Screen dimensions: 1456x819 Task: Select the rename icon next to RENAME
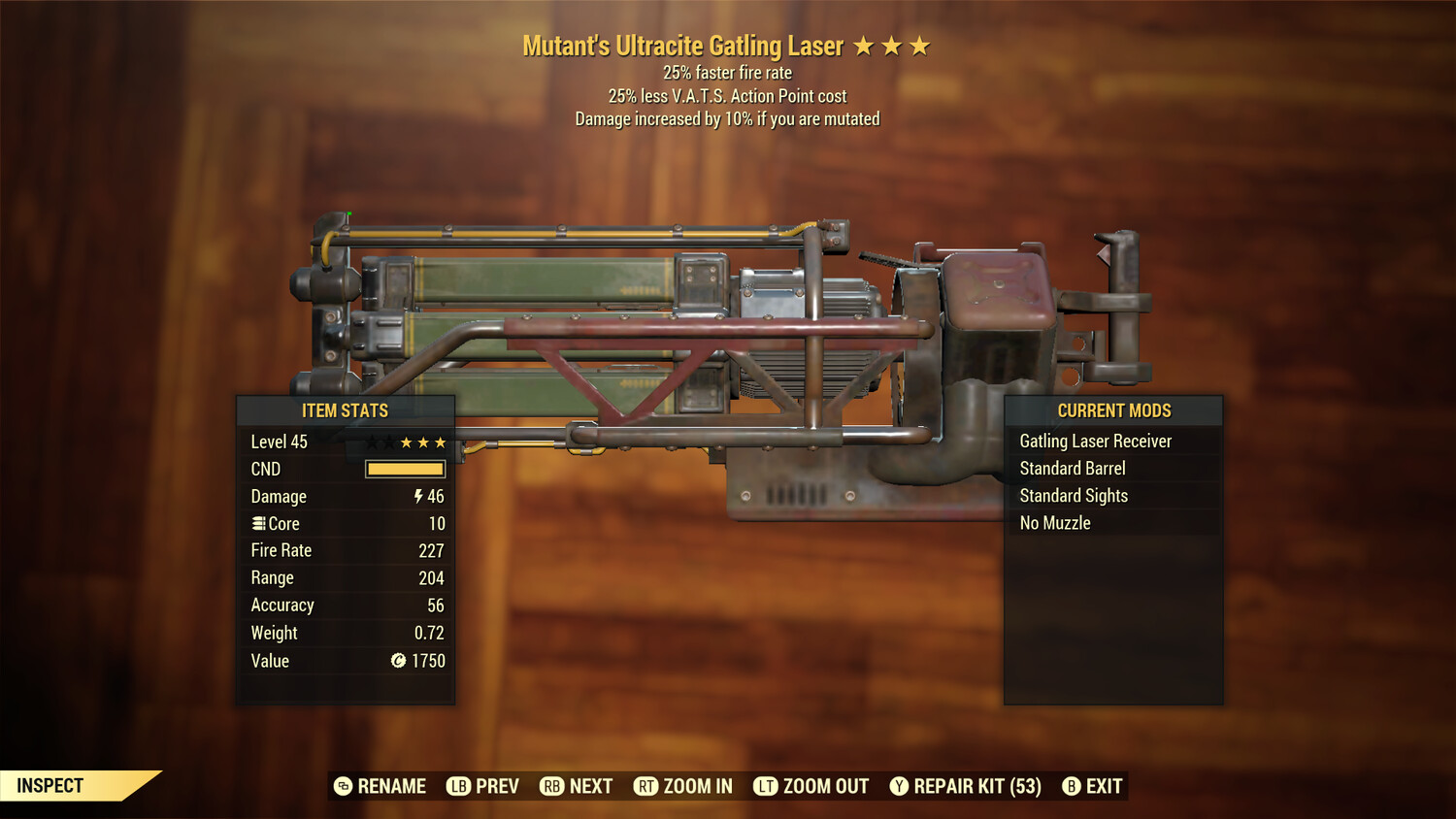point(342,786)
